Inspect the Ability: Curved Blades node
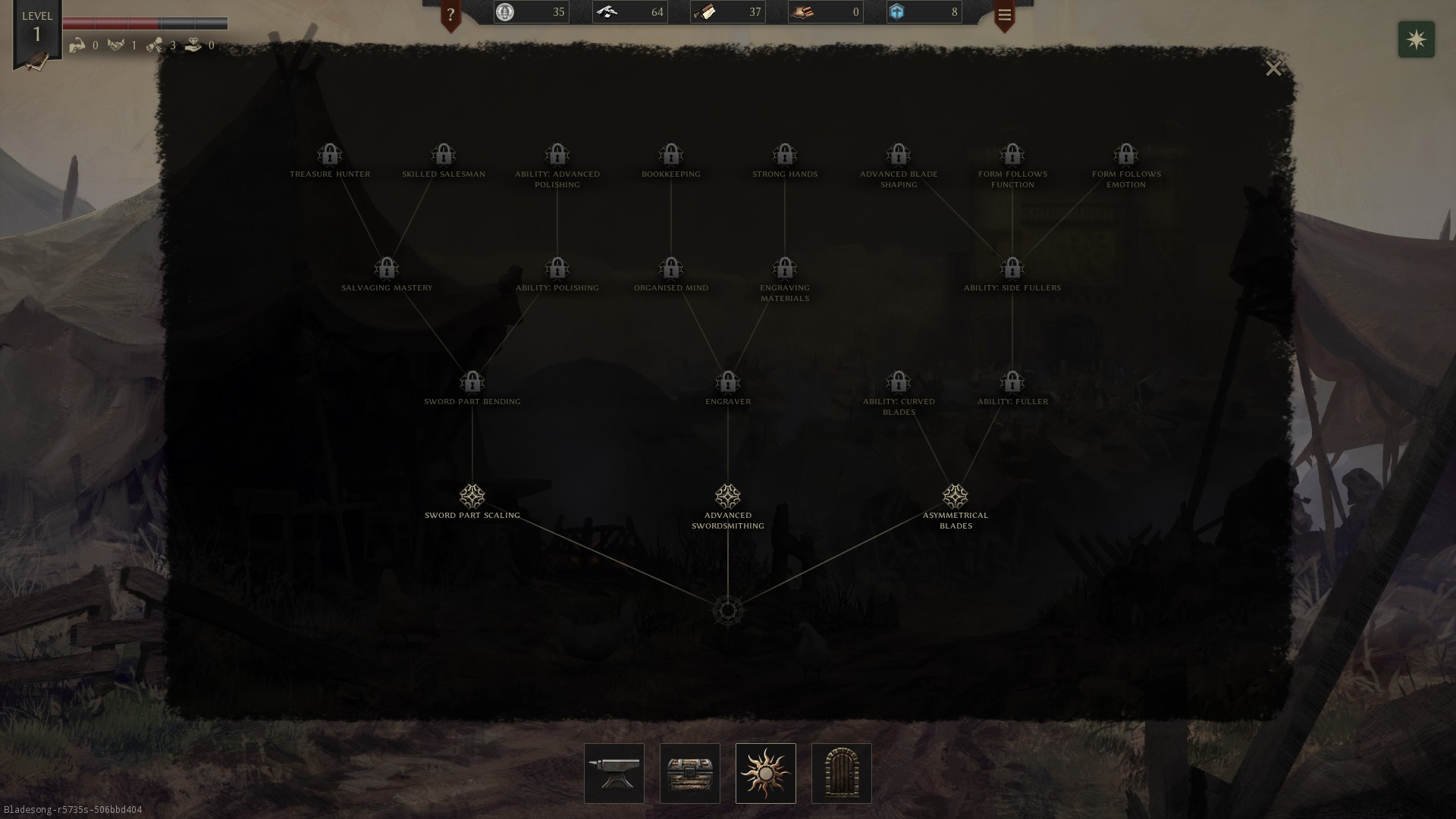This screenshot has width=1456, height=819. (x=899, y=382)
